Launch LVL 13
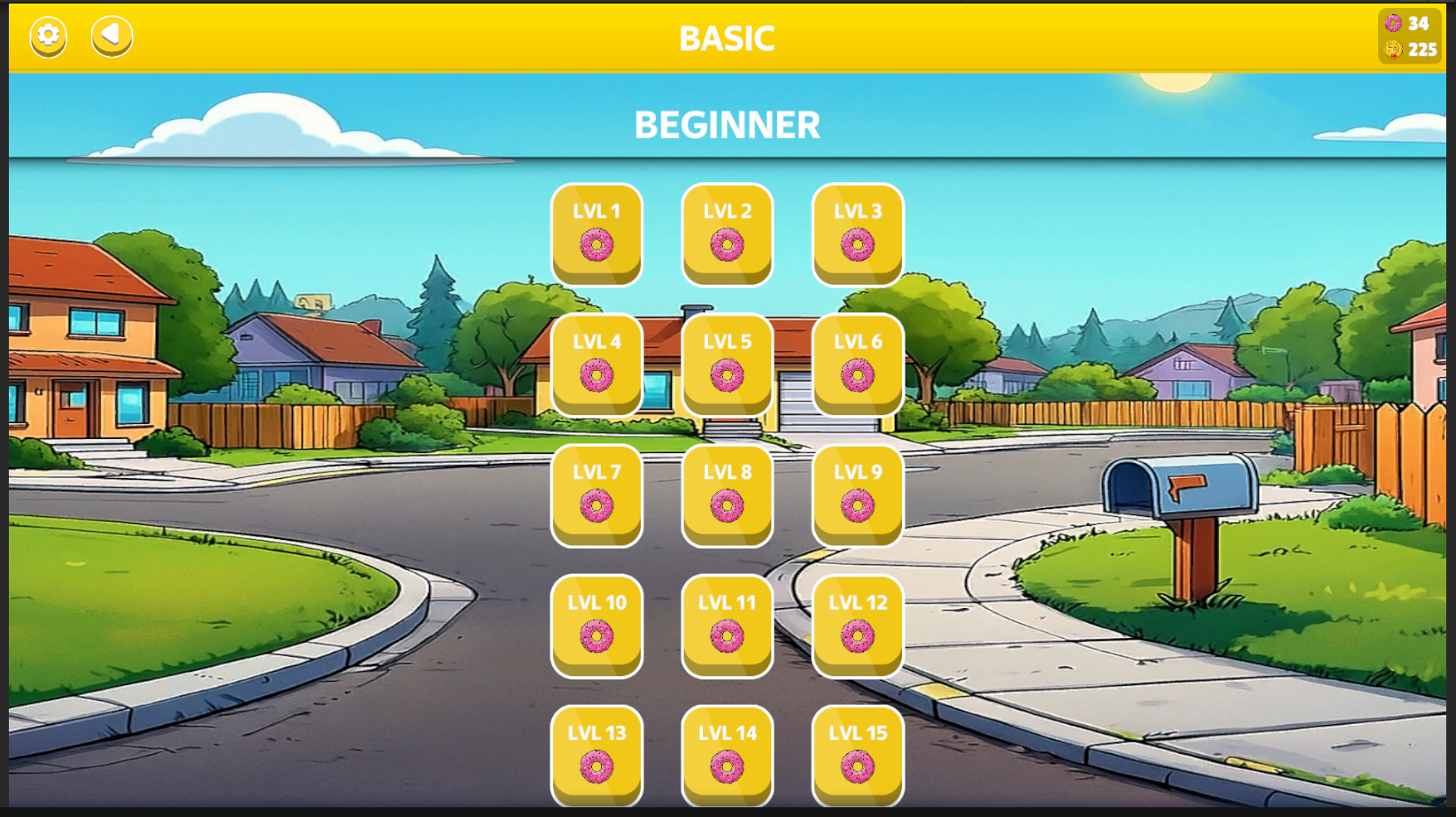Image resolution: width=1456 pixels, height=817 pixels. 597,754
